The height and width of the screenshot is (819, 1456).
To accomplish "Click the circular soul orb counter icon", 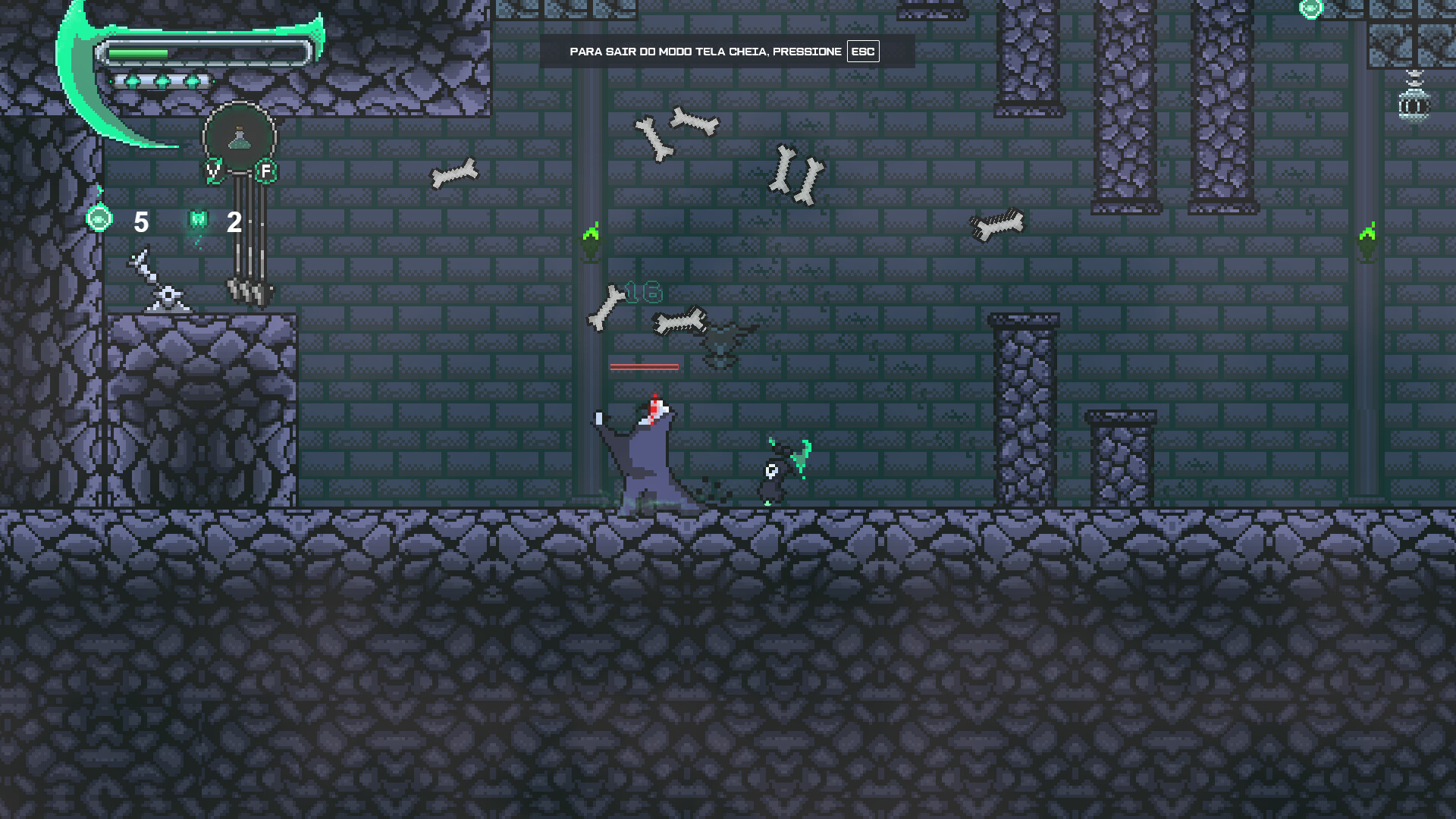I will coord(99,221).
